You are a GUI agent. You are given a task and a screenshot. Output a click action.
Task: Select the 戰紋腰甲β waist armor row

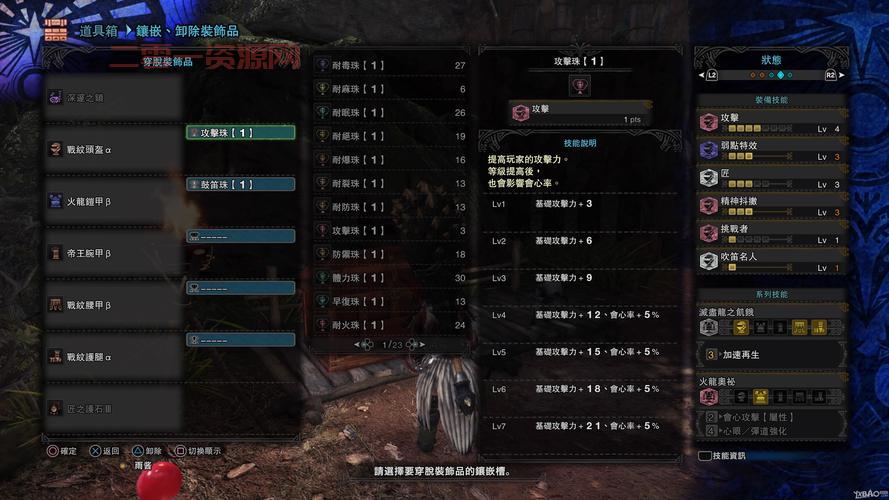(x=112, y=304)
